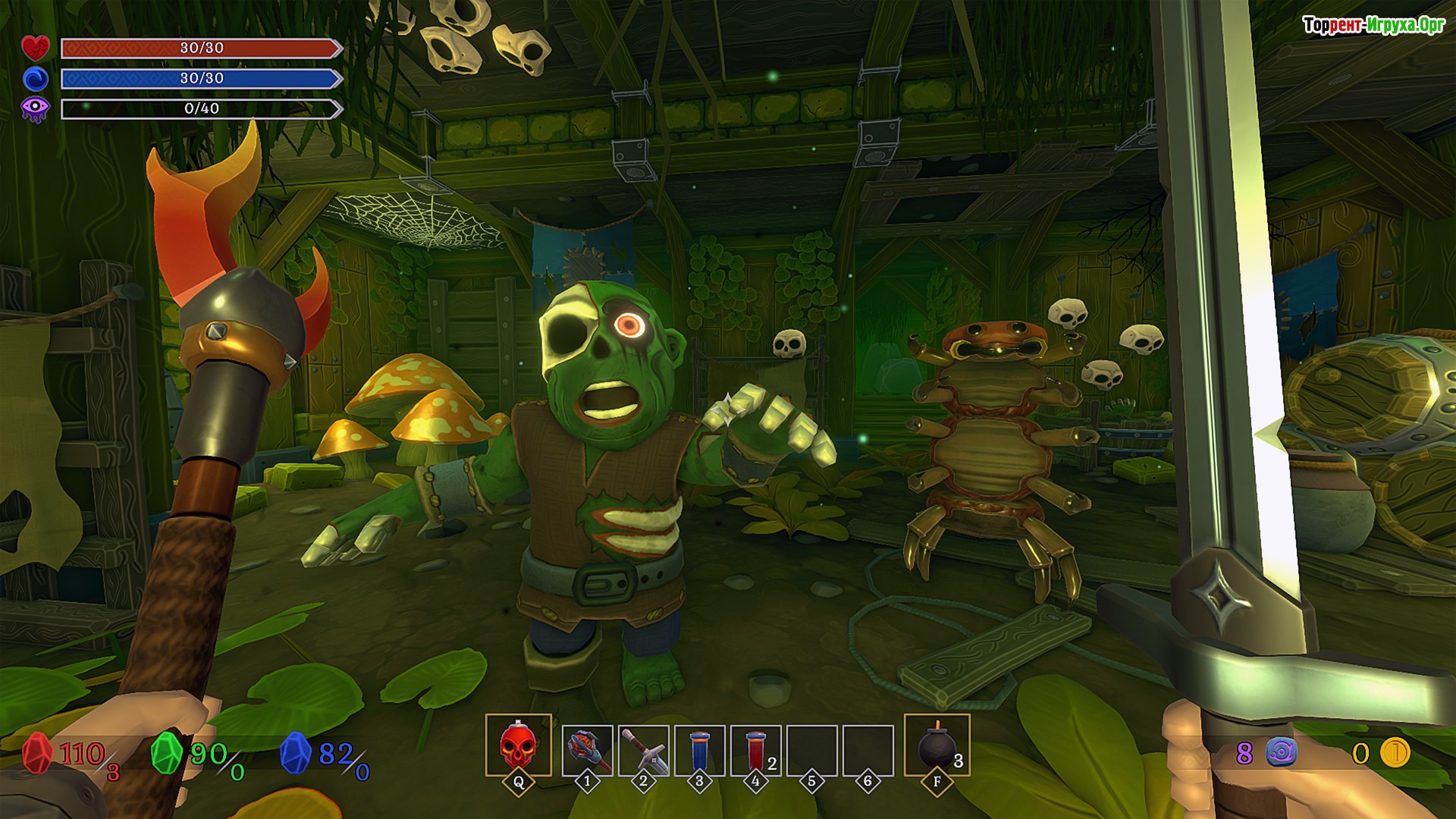Equip the mace in the hotbar

click(587, 750)
